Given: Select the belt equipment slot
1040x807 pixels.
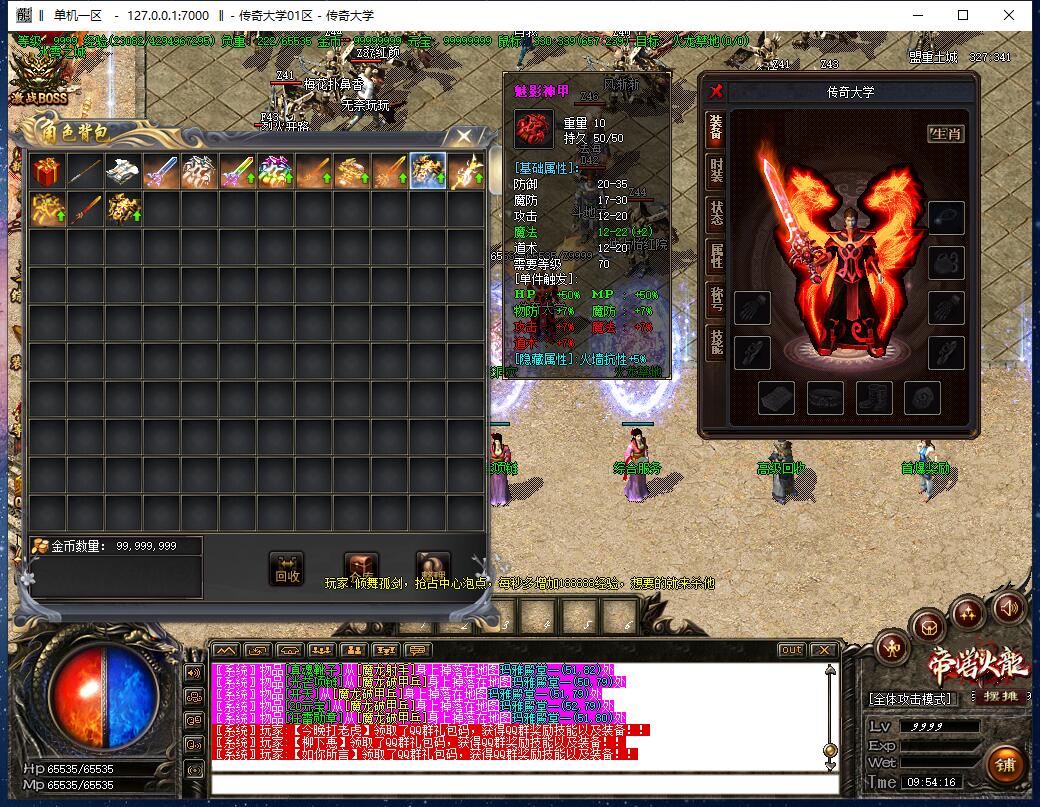Looking at the screenshot, I should tap(825, 398).
